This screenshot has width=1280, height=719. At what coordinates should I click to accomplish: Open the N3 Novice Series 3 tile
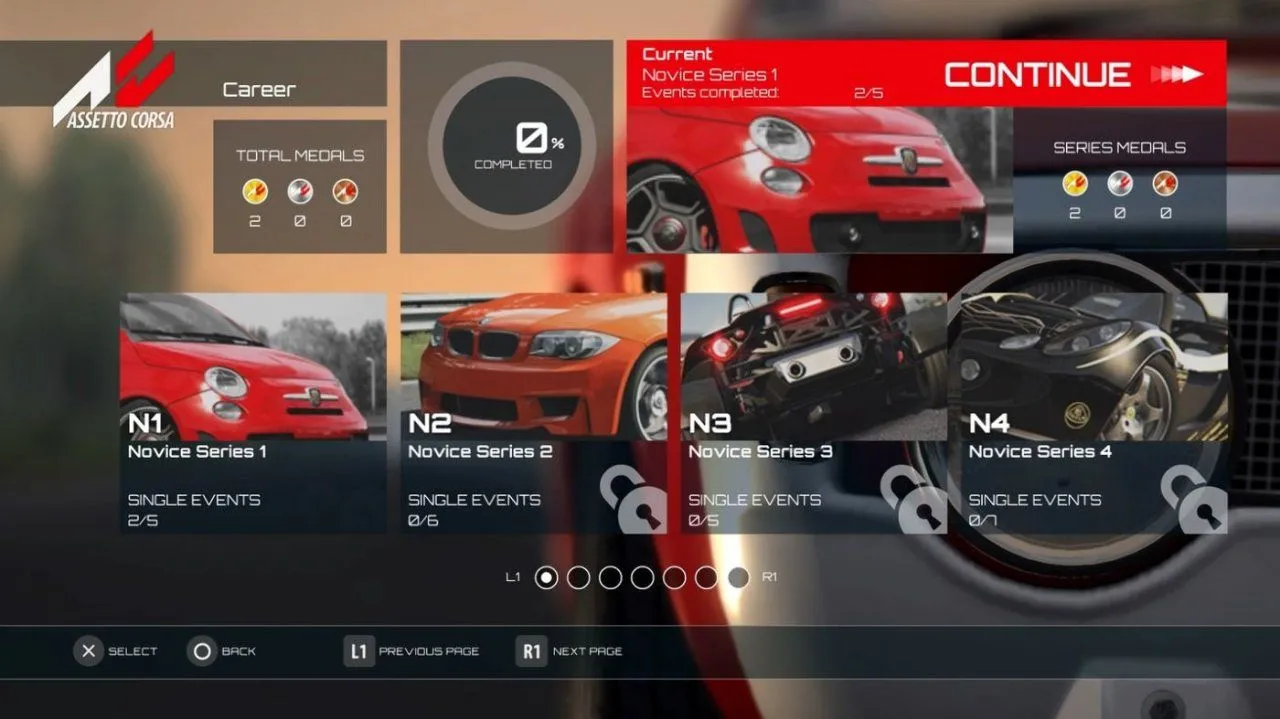tap(813, 413)
